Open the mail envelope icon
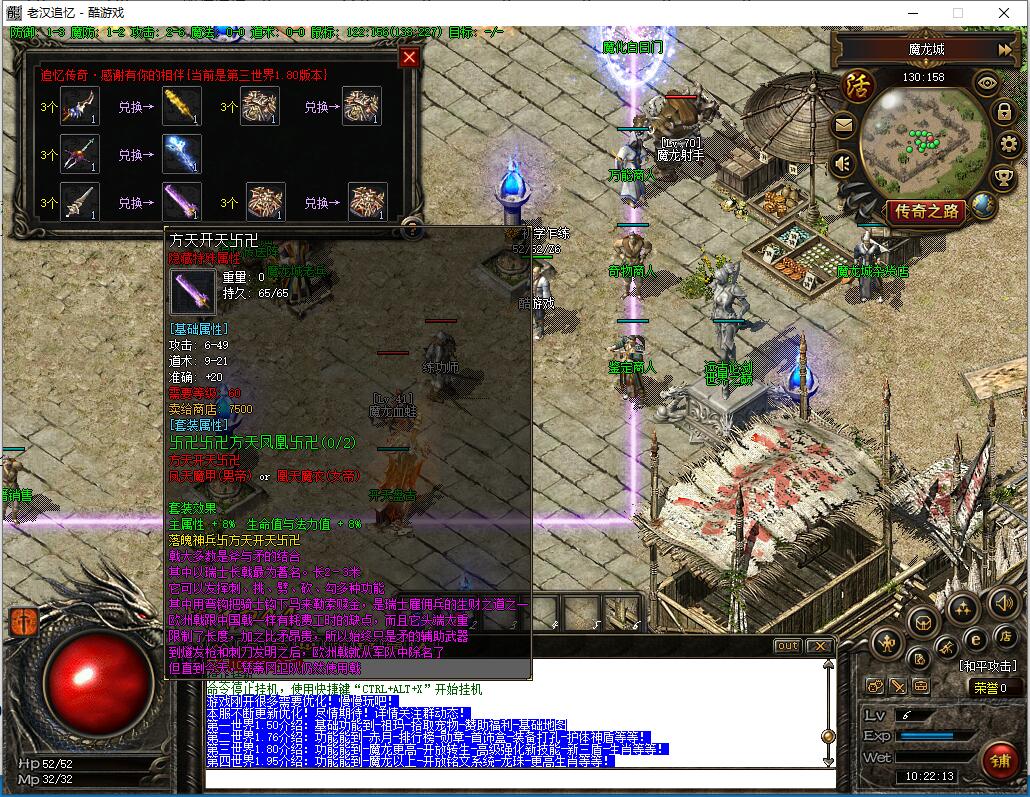The width and height of the screenshot is (1030, 797). (x=844, y=125)
